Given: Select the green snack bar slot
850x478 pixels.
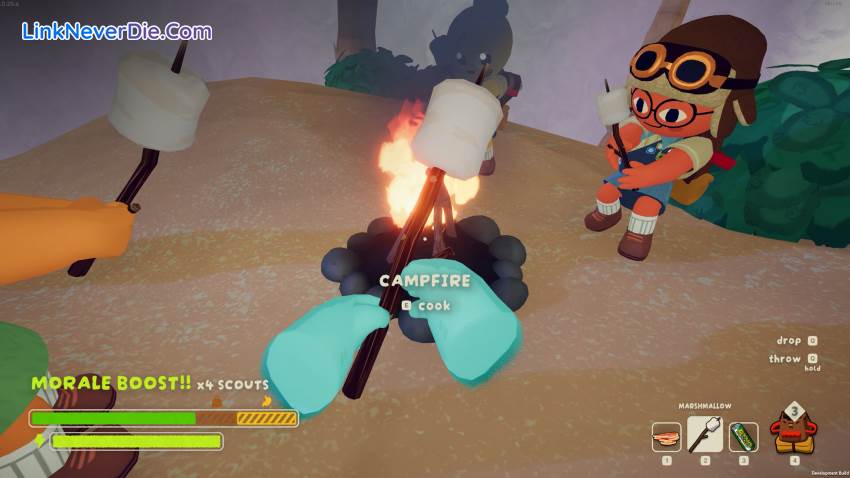Looking at the screenshot, I should tap(743, 437).
